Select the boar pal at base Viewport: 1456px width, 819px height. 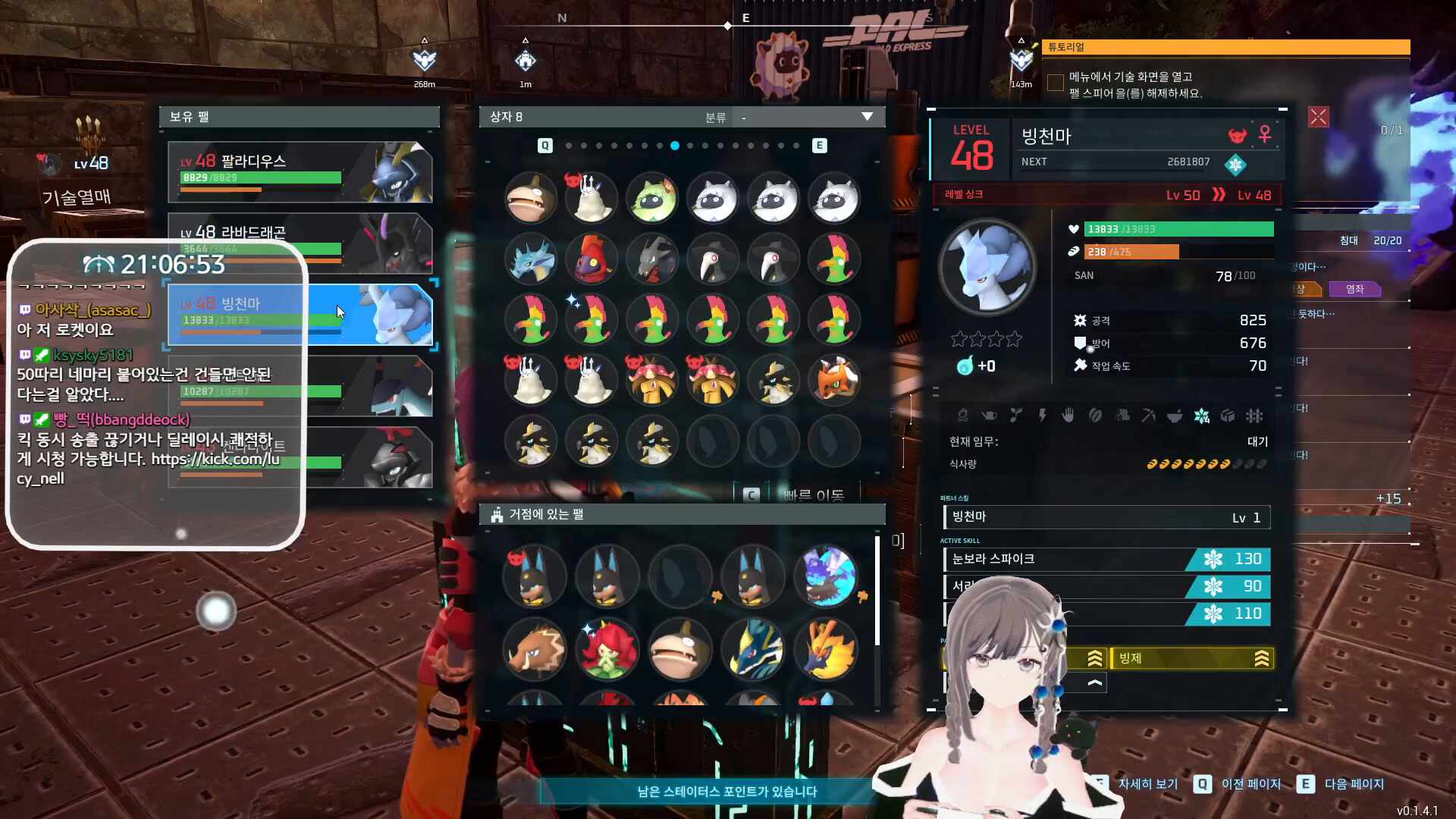(534, 648)
